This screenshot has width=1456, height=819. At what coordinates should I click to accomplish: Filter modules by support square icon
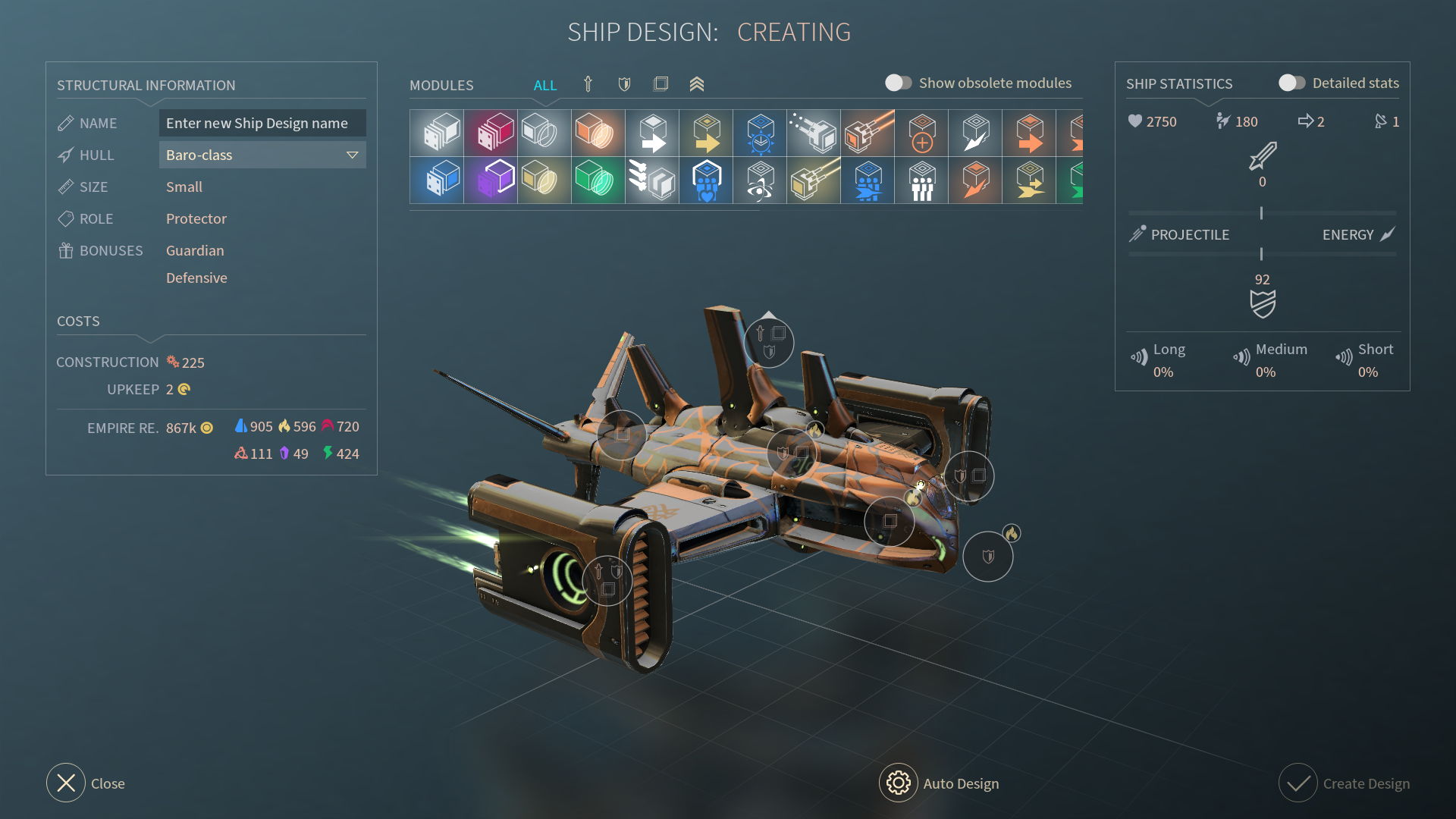click(661, 84)
